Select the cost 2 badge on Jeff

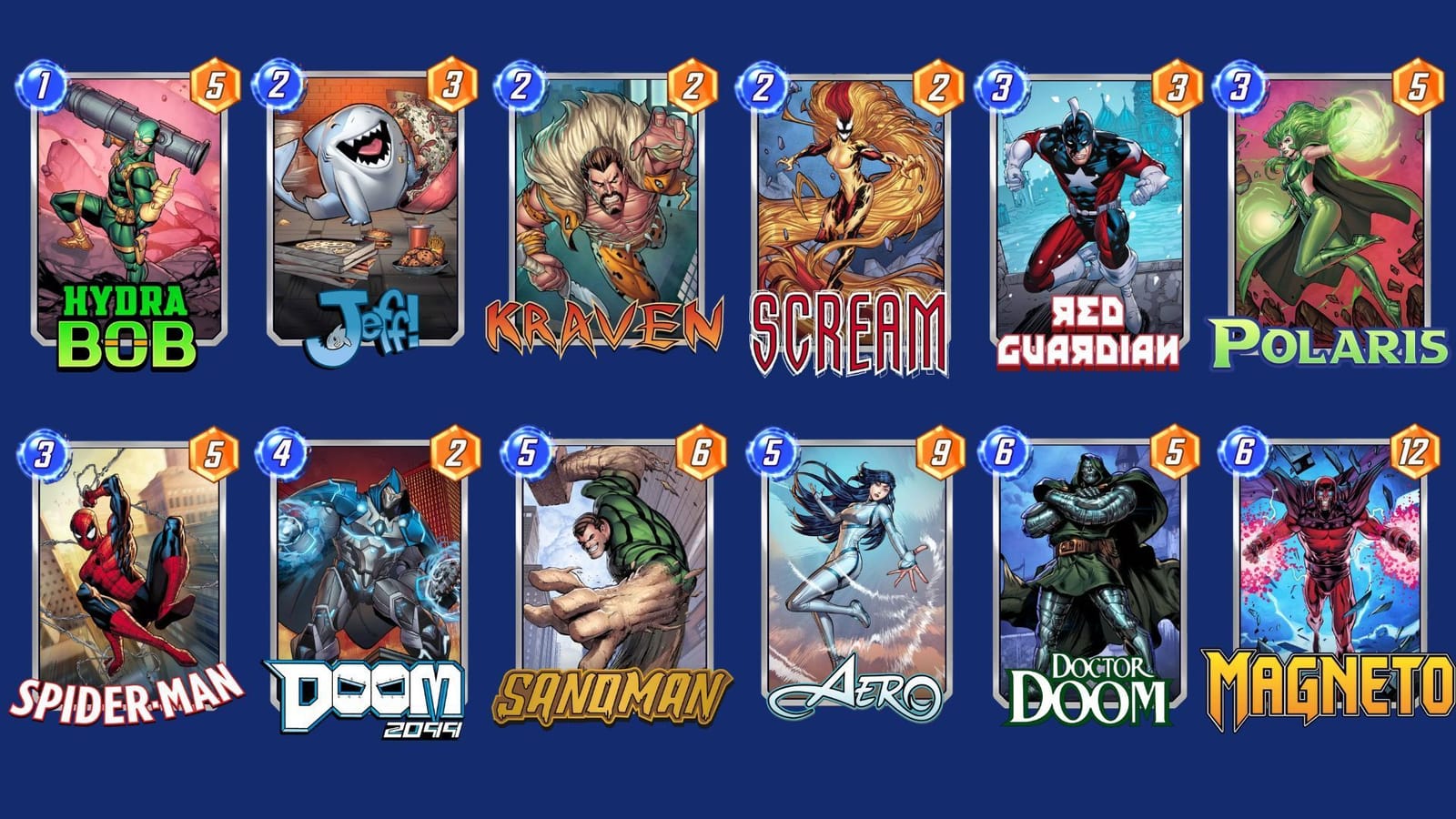(x=276, y=80)
